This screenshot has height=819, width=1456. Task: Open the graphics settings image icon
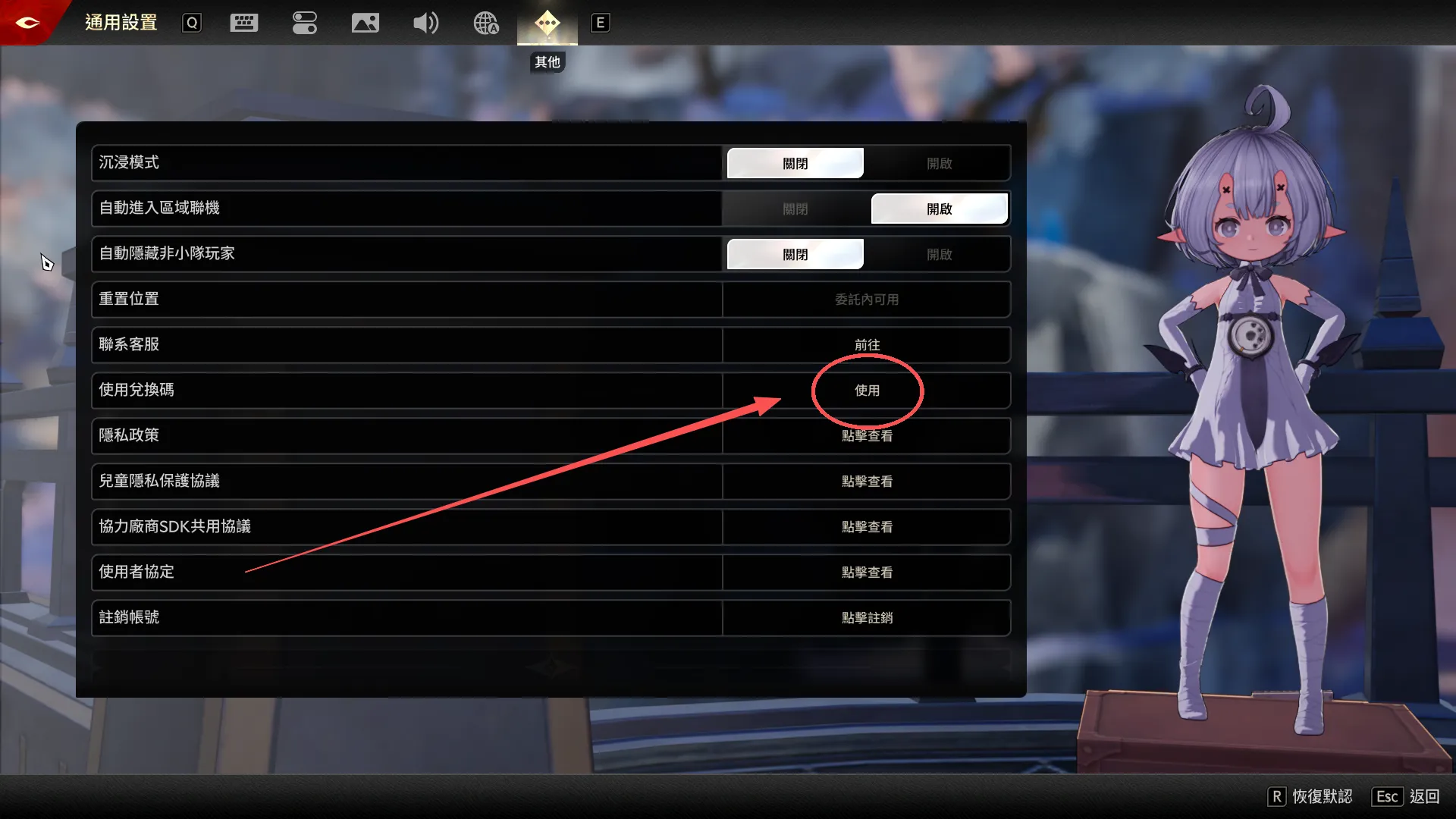point(366,23)
